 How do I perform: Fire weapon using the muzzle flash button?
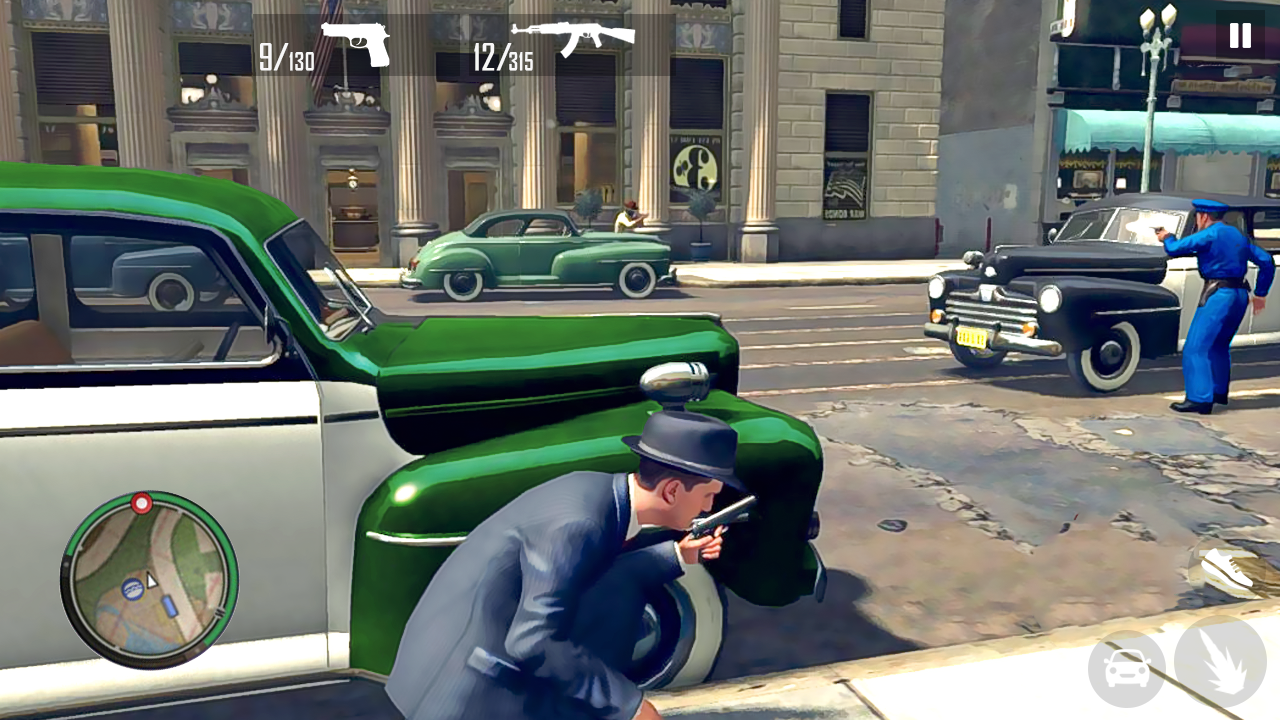(x=1220, y=662)
